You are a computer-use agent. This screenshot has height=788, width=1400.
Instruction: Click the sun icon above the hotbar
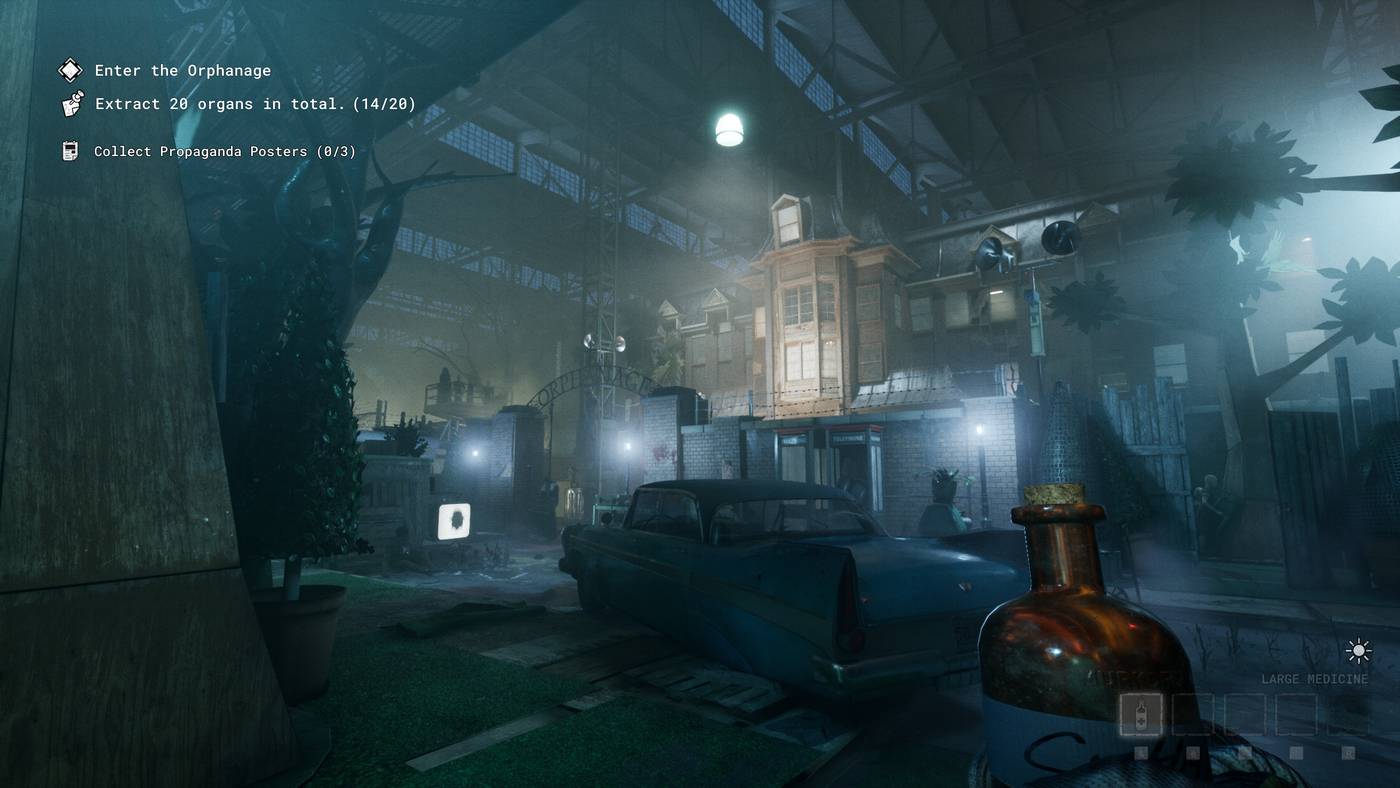point(1358,652)
